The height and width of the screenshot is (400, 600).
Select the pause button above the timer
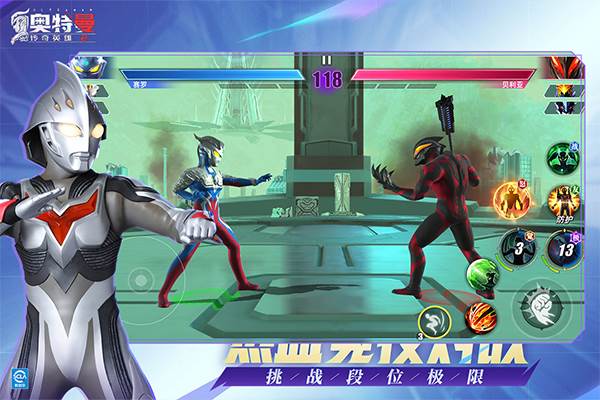click(x=327, y=60)
